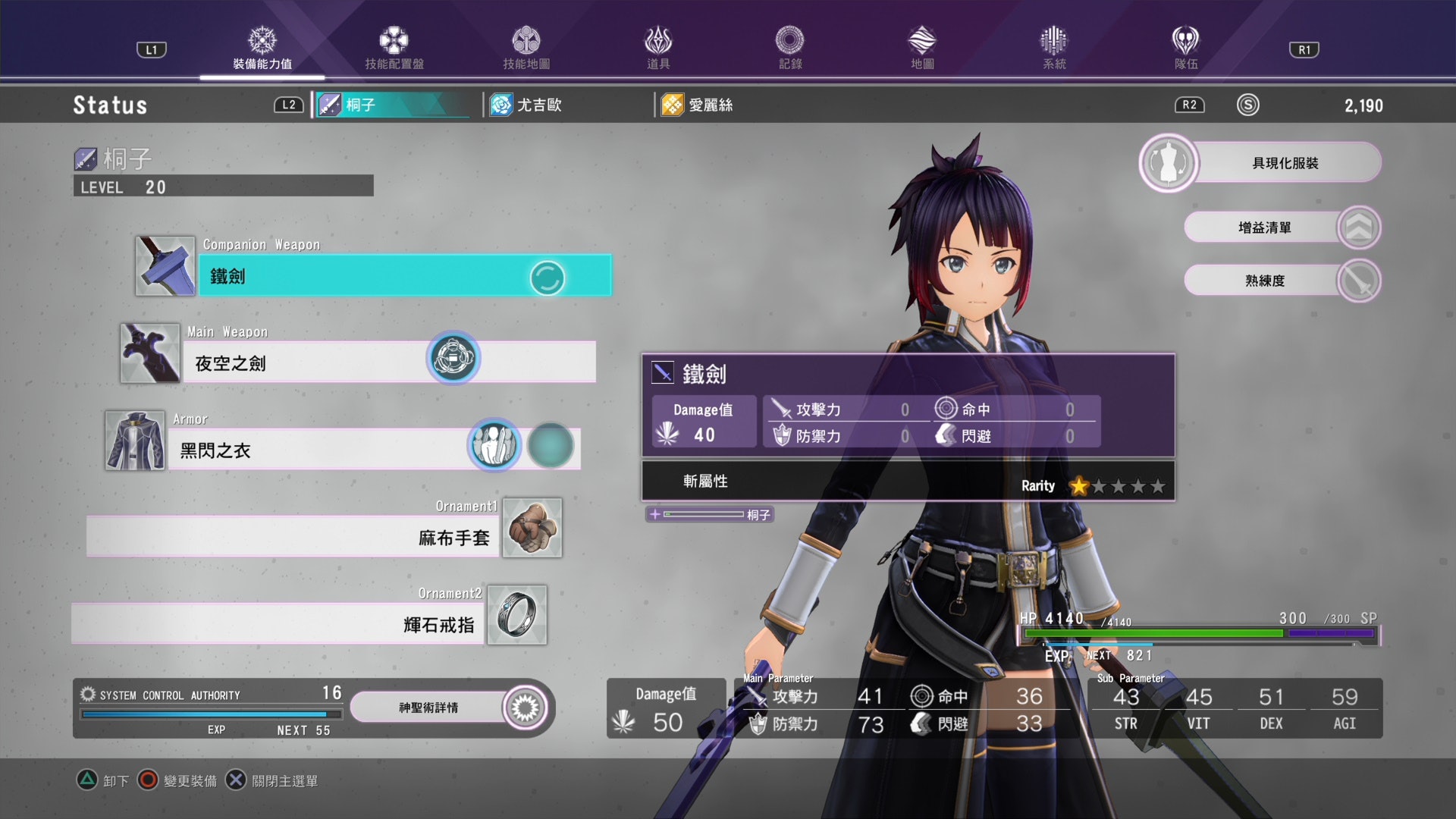Show the 地圖 map tab
1456x819 pixels.
(x=921, y=49)
